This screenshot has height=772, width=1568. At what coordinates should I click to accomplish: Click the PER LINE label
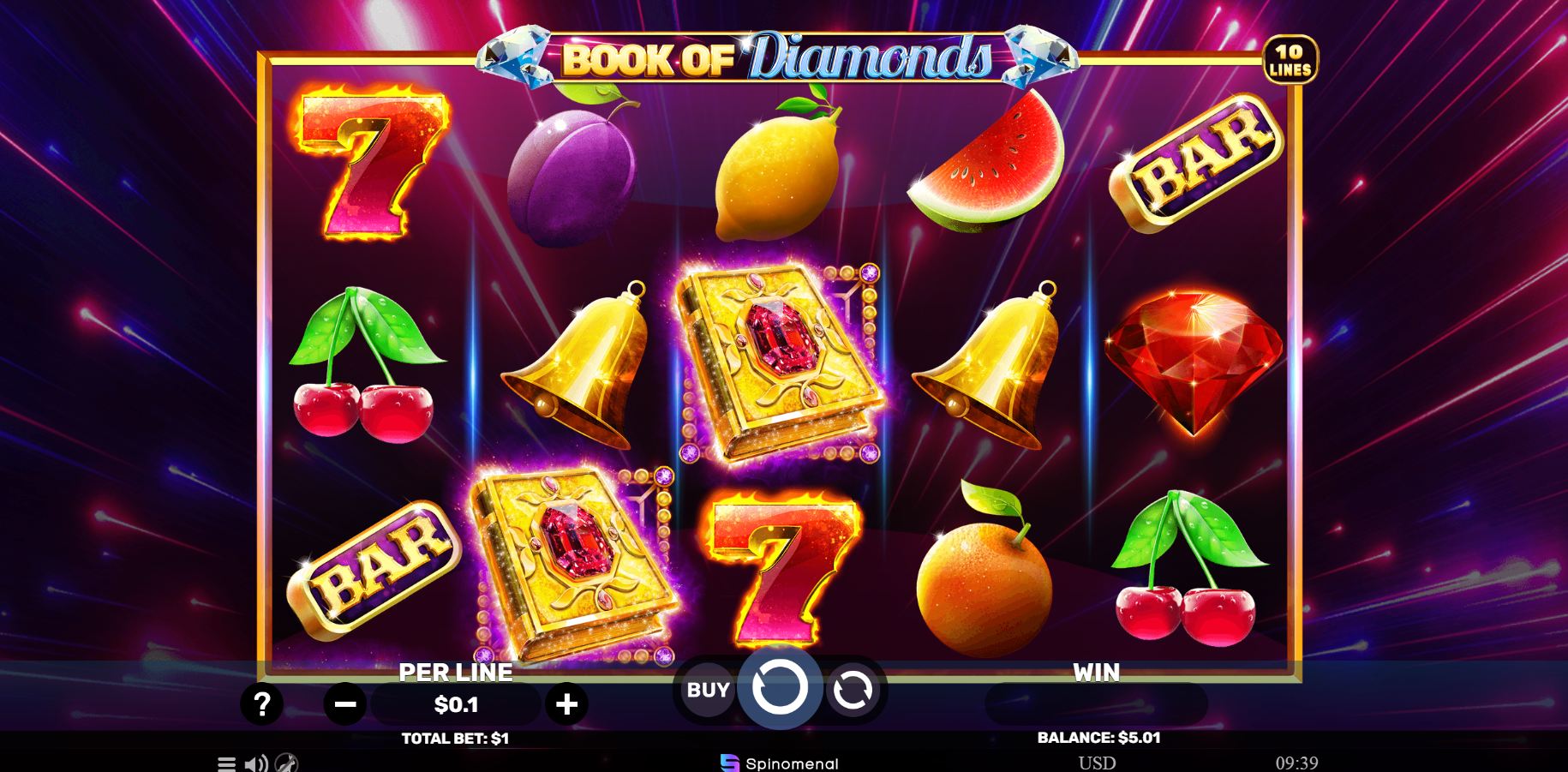click(455, 673)
